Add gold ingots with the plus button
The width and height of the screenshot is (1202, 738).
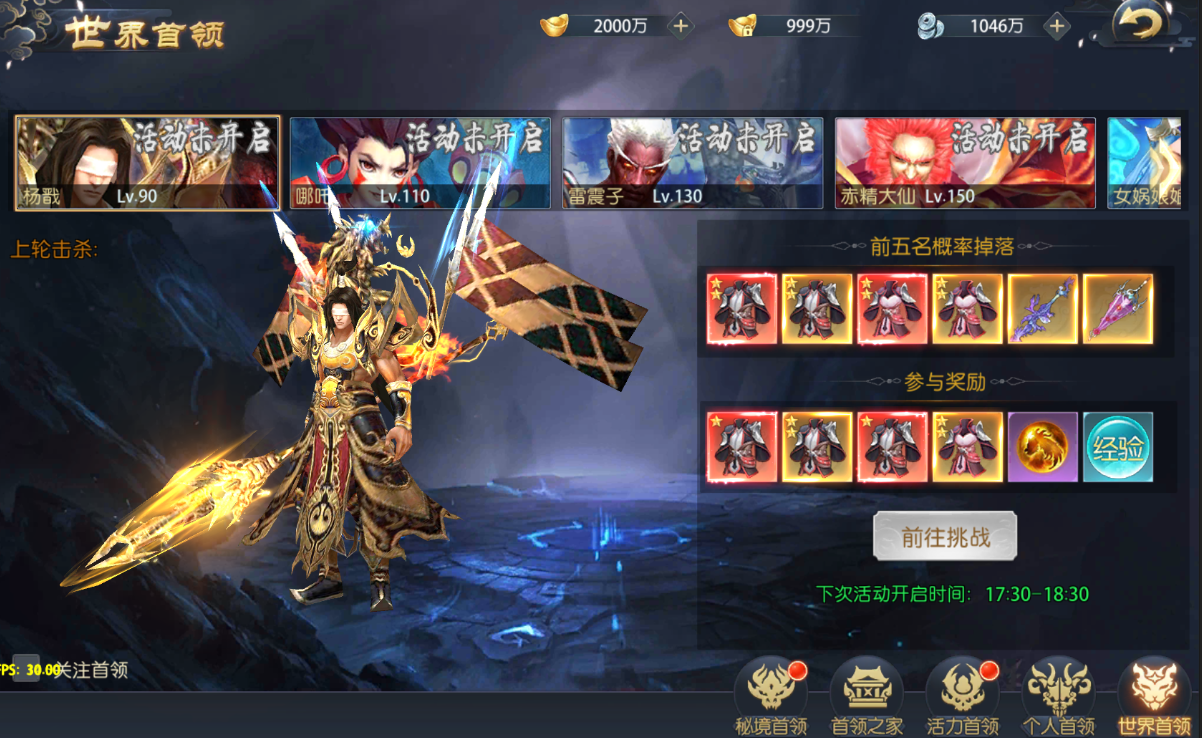[681, 26]
